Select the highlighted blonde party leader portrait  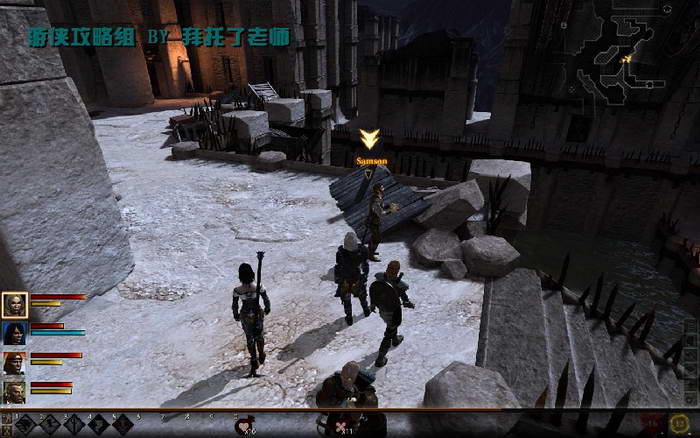coord(15,304)
